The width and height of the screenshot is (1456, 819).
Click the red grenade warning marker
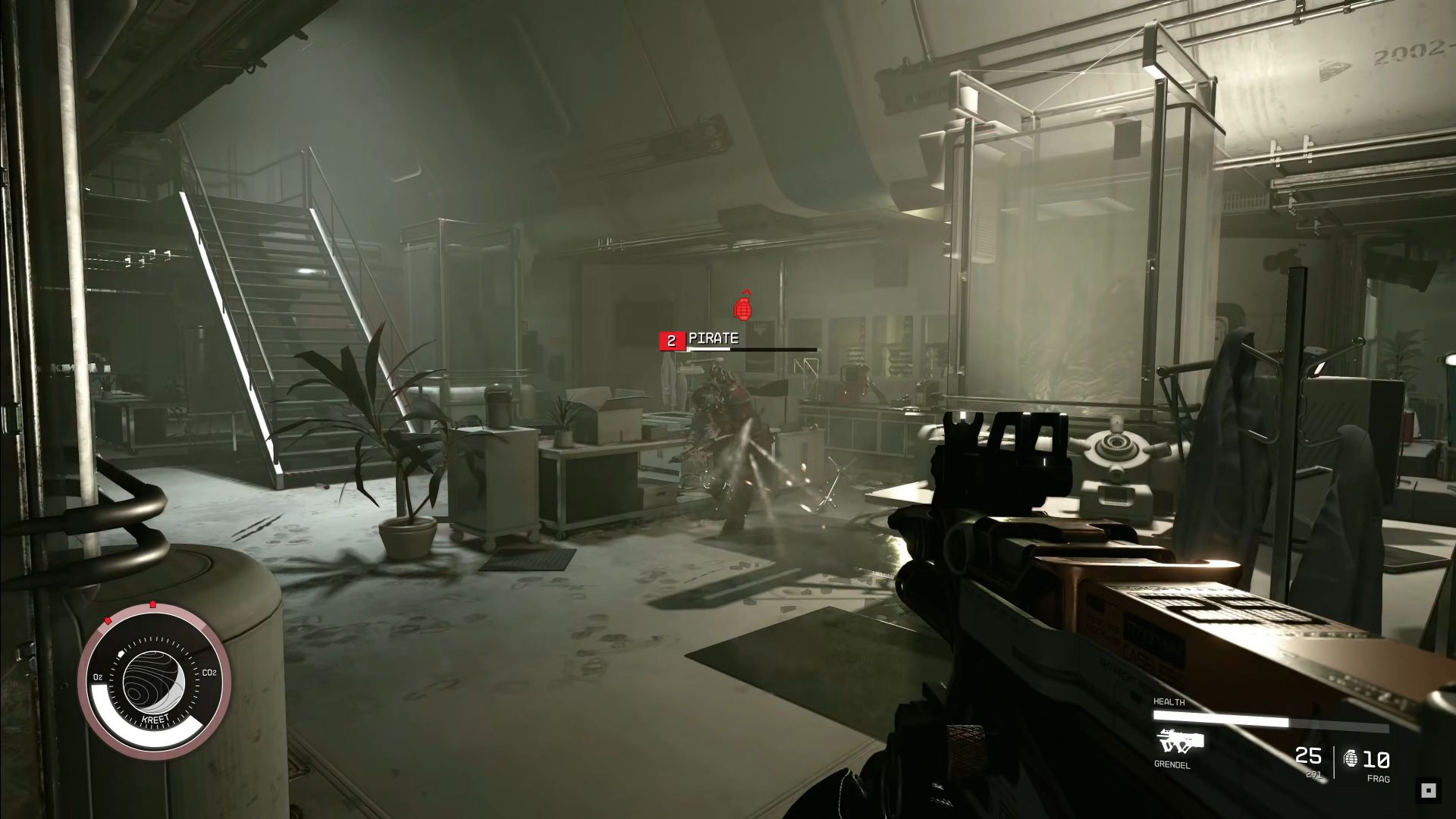pos(745,306)
